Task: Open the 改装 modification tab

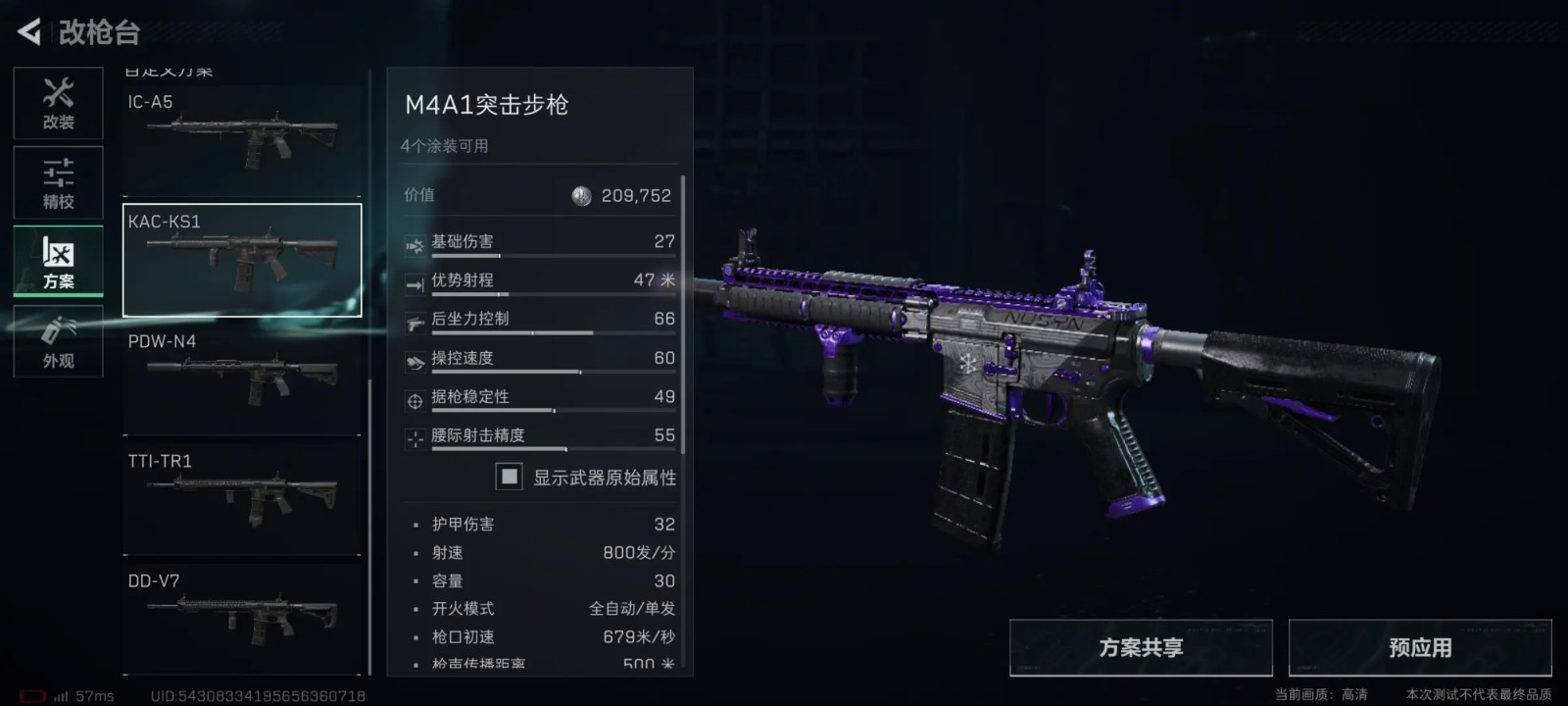Action: [58, 104]
